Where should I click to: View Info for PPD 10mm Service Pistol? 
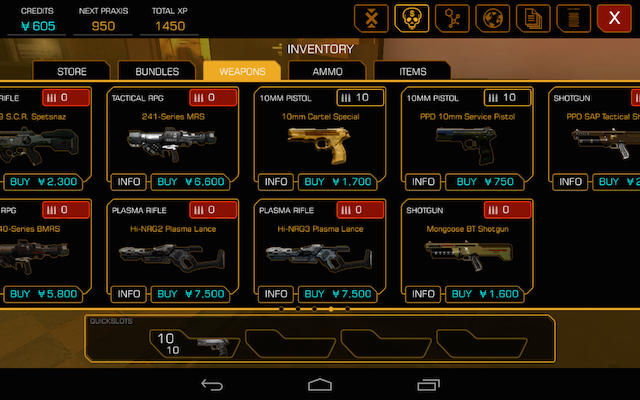pyautogui.click(x=424, y=182)
